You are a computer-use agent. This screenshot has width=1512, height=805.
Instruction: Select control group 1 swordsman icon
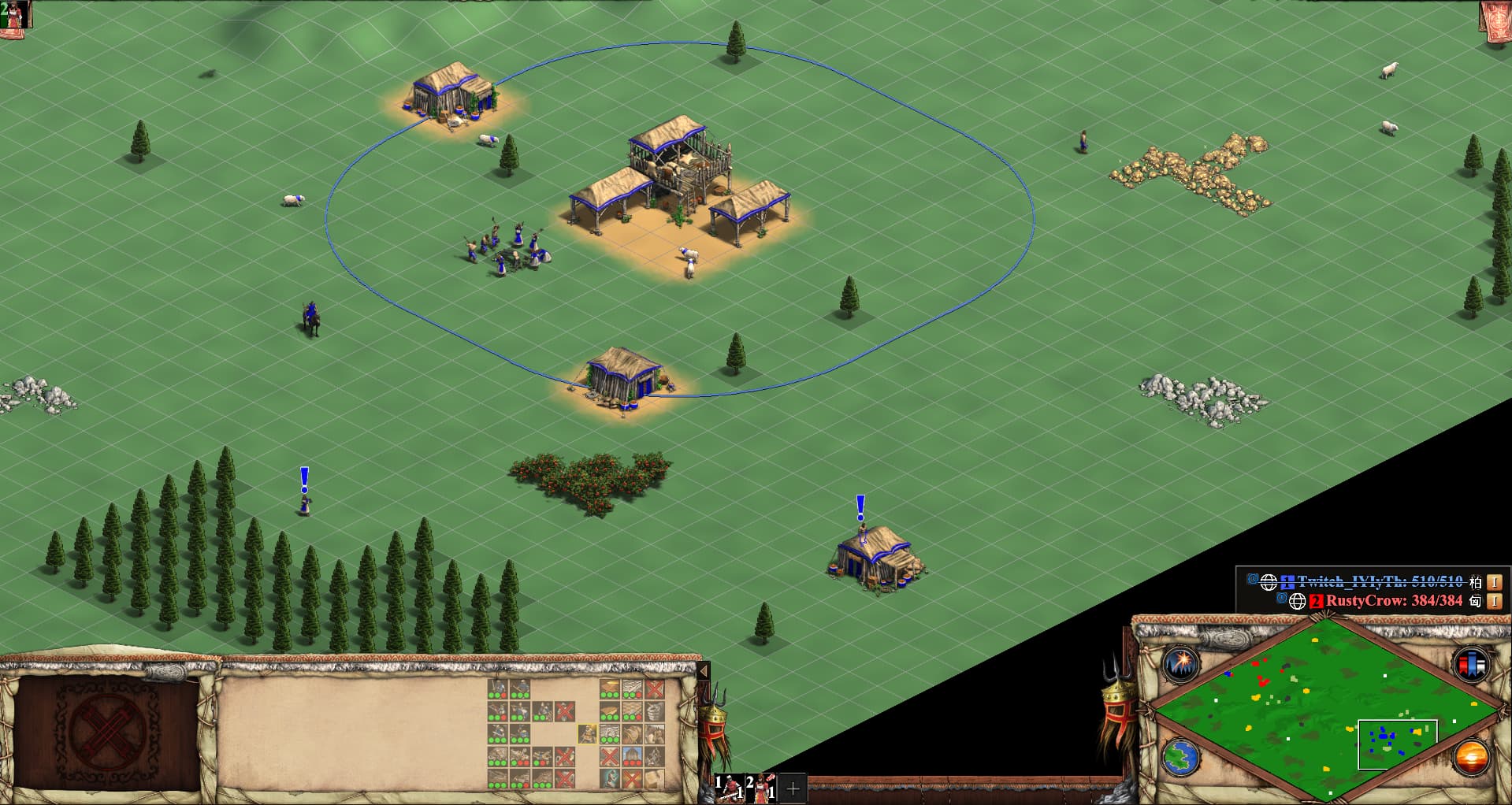pyautogui.click(x=729, y=787)
